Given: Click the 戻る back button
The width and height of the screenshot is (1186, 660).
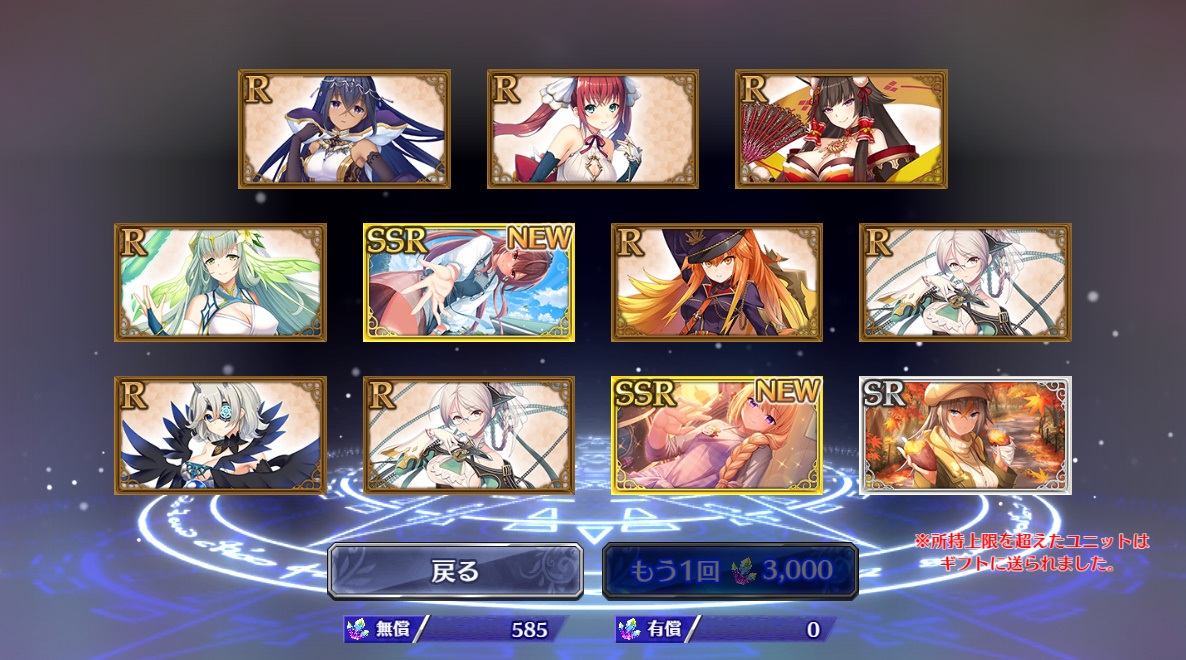Looking at the screenshot, I should pyautogui.click(x=455, y=571).
